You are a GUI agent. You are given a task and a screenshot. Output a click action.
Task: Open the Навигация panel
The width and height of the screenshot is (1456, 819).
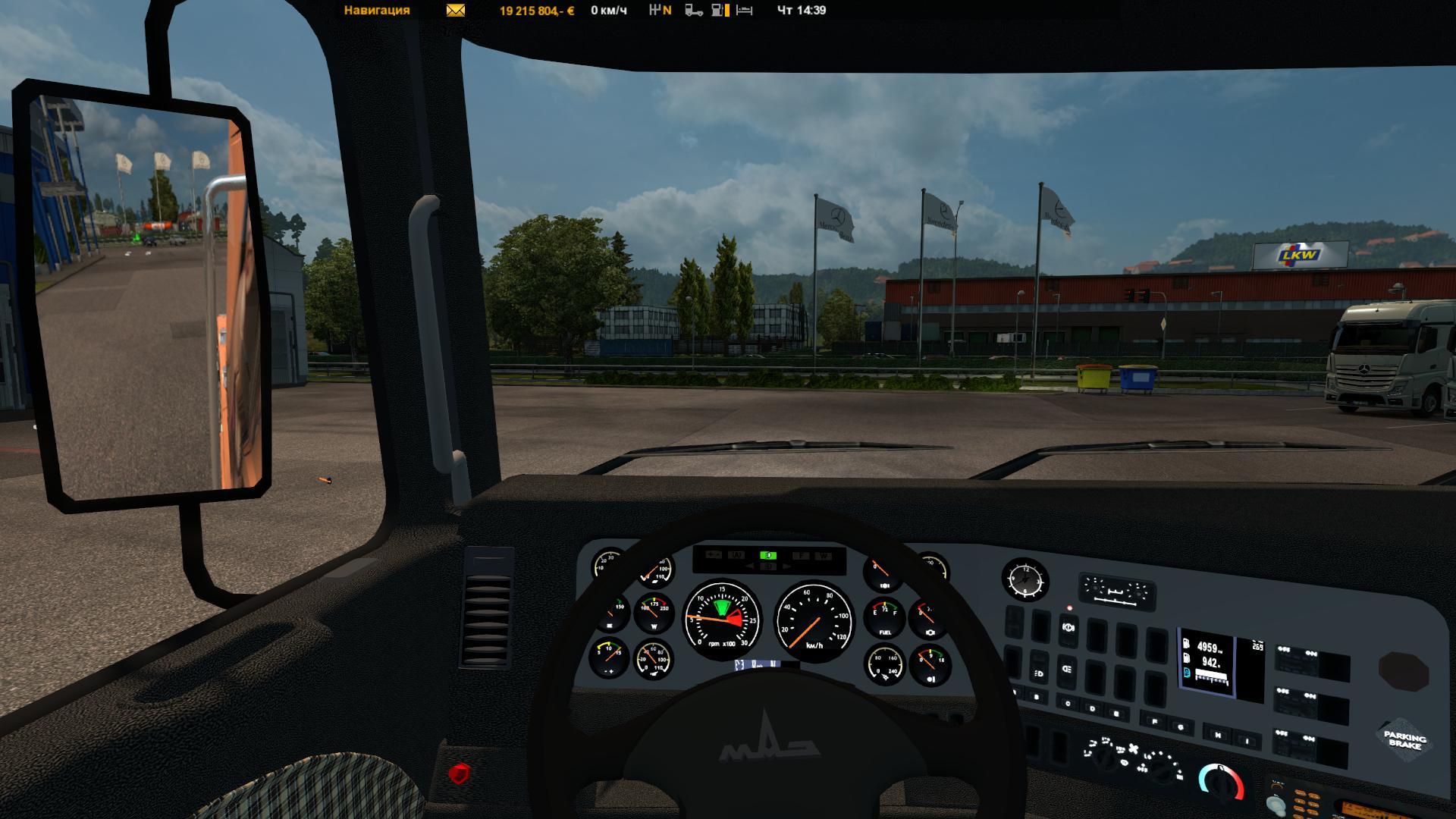(377, 11)
